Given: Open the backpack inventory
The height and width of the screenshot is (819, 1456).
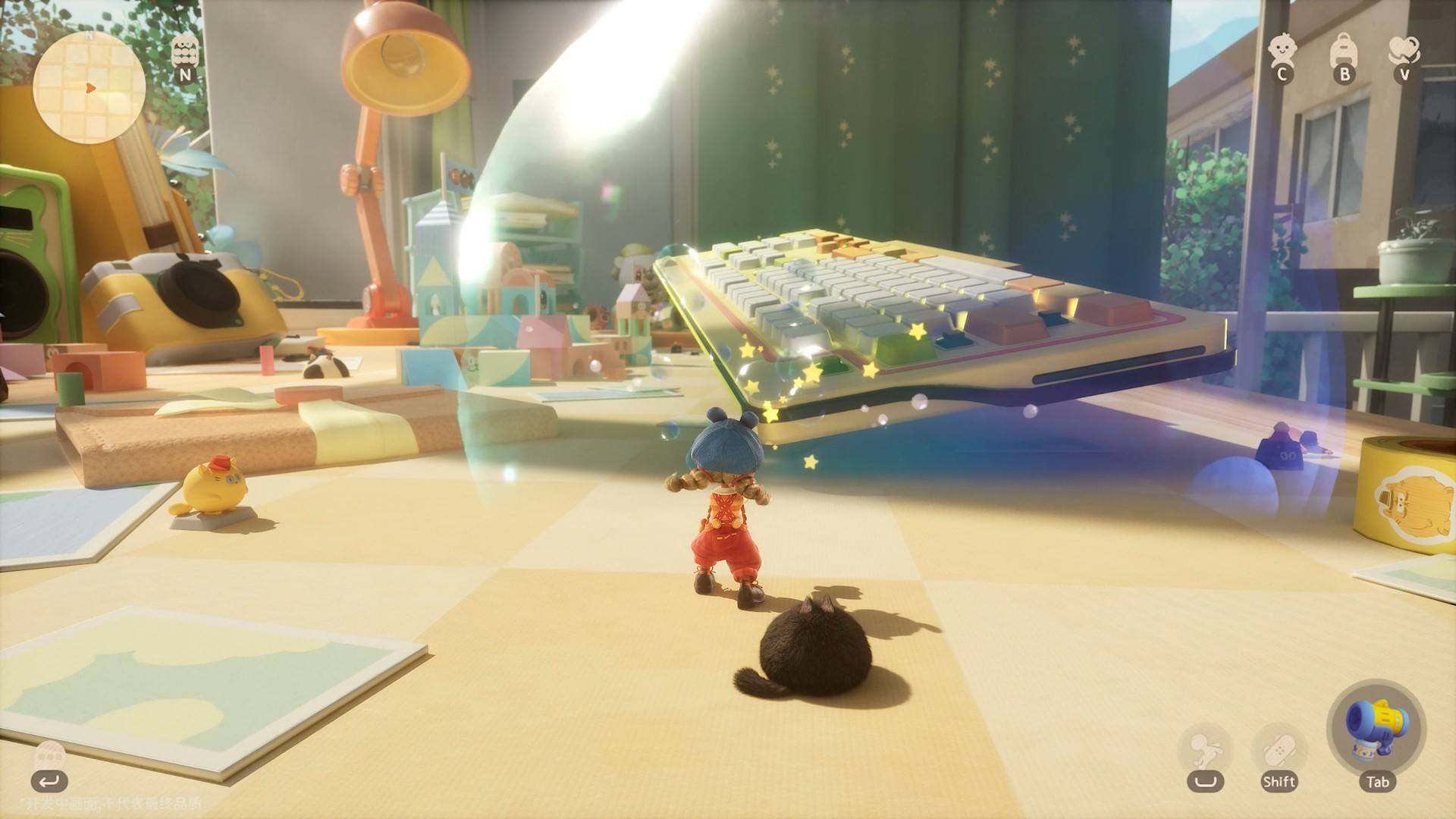Looking at the screenshot, I should [x=1343, y=50].
